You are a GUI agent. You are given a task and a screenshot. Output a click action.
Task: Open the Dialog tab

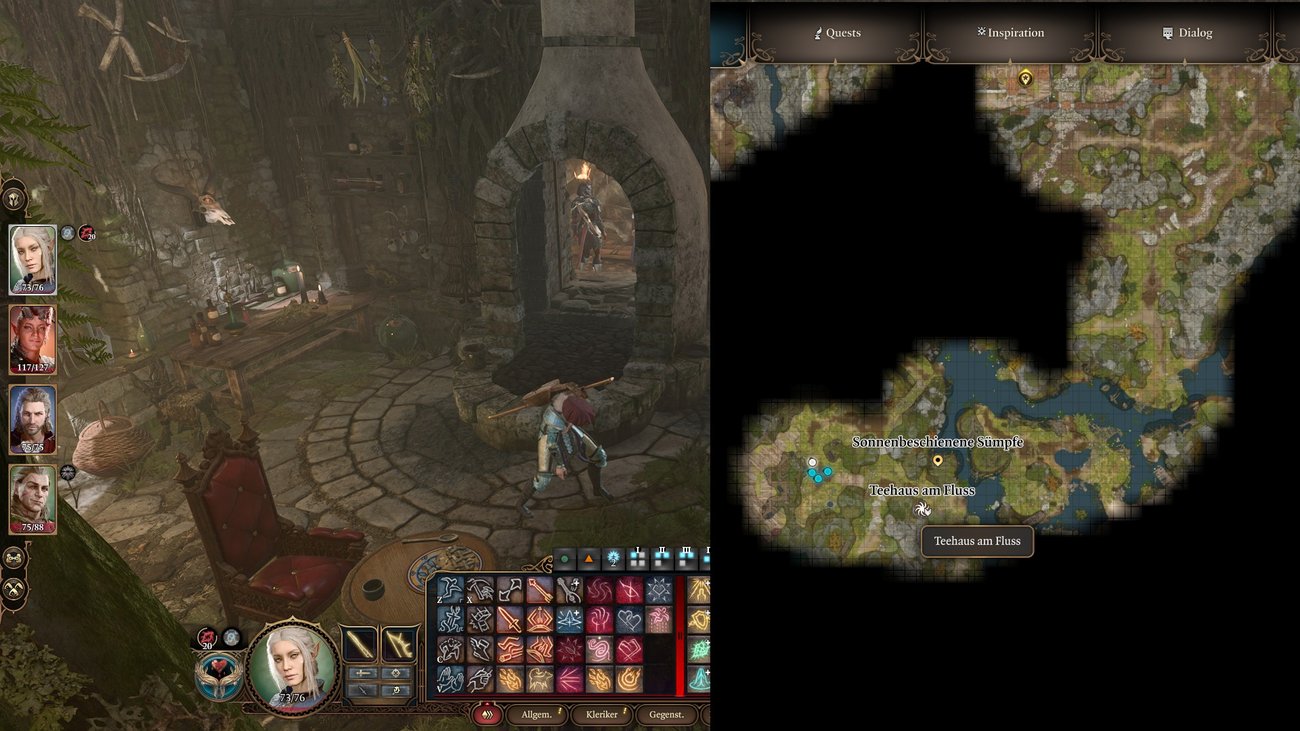1187,33
